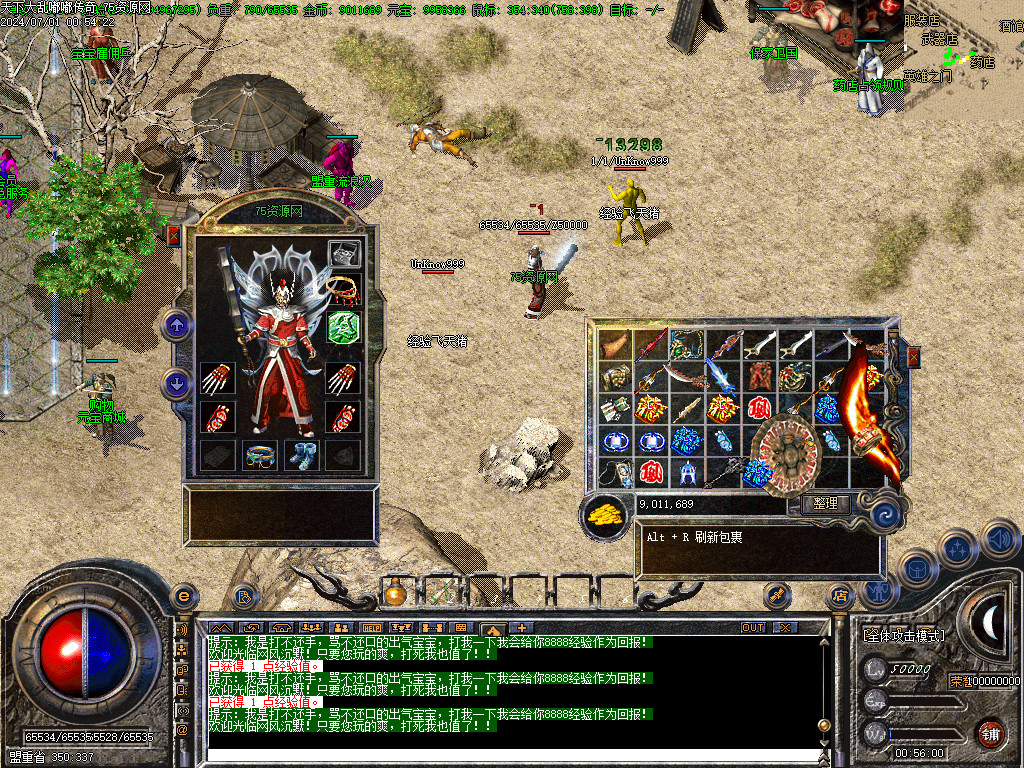1024x768 pixels.
Task: Click the down arrow on character panel
Action: (177, 383)
